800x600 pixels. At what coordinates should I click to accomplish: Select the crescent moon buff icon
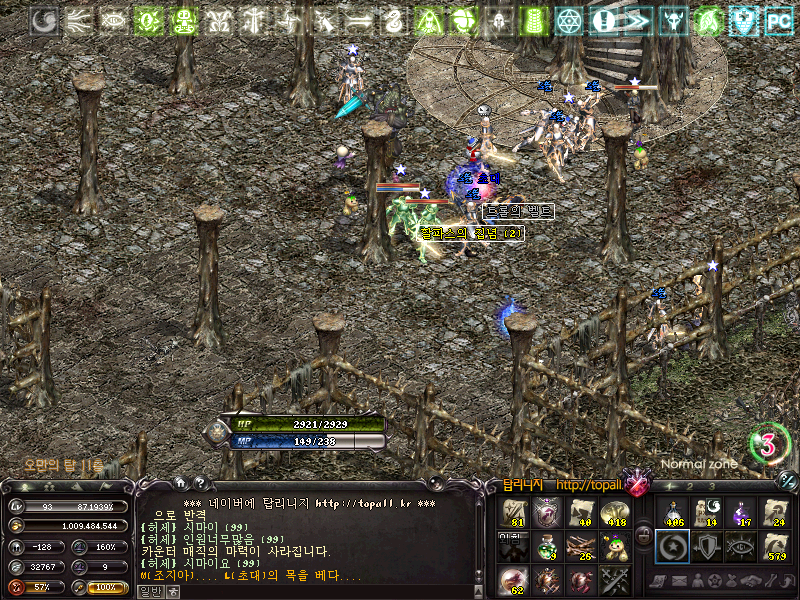coord(44,20)
